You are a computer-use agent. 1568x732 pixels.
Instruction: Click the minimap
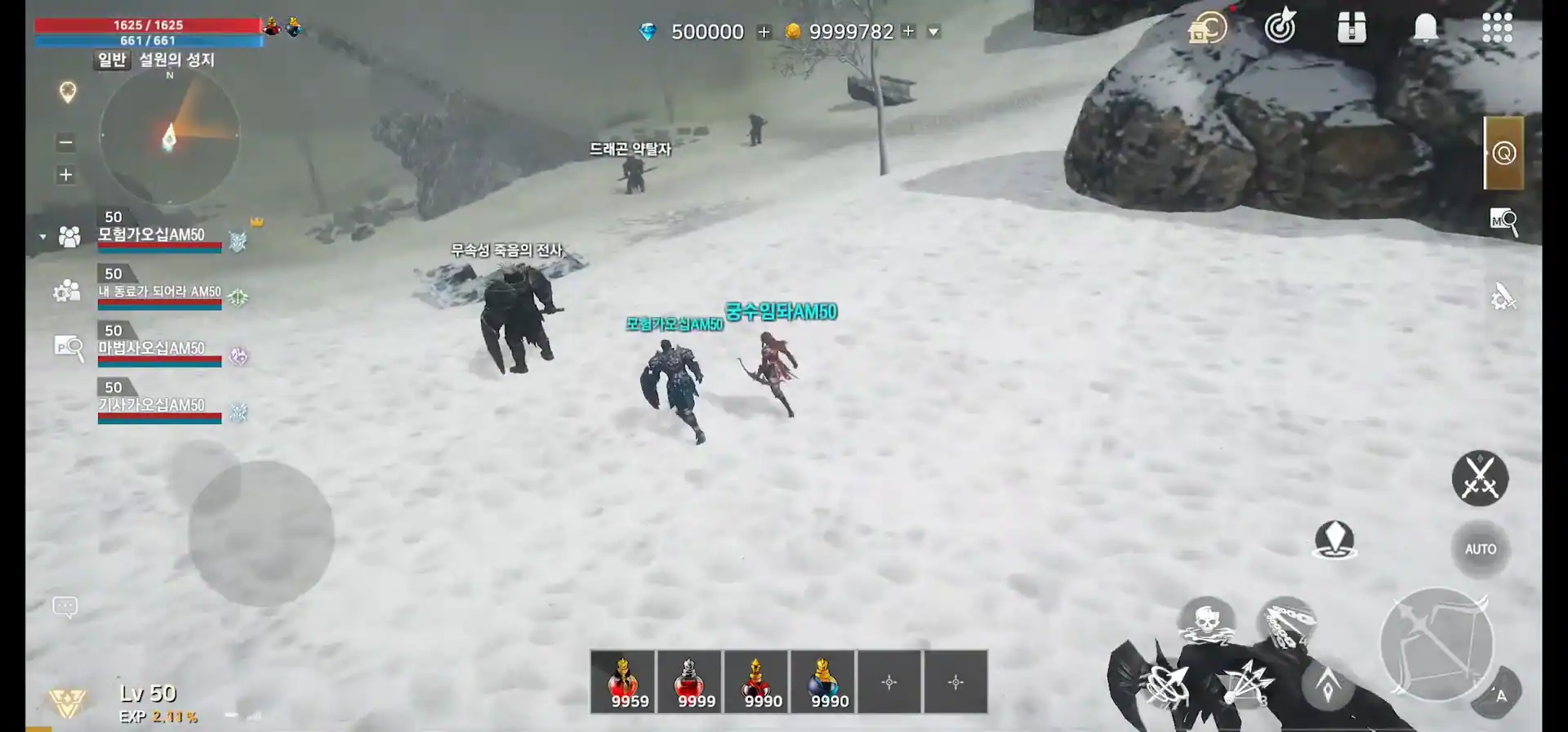click(170, 136)
